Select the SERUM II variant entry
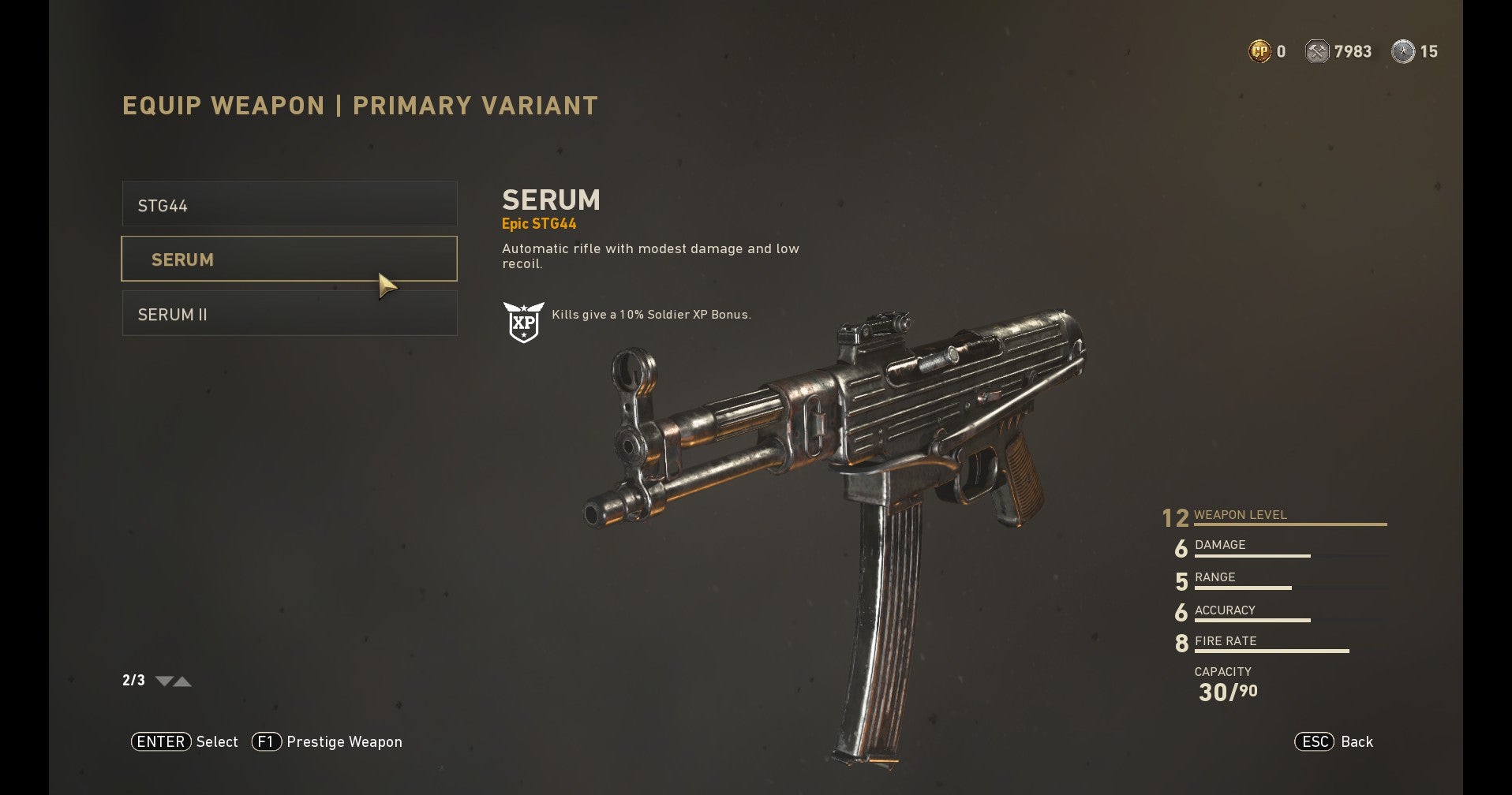 [x=289, y=313]
